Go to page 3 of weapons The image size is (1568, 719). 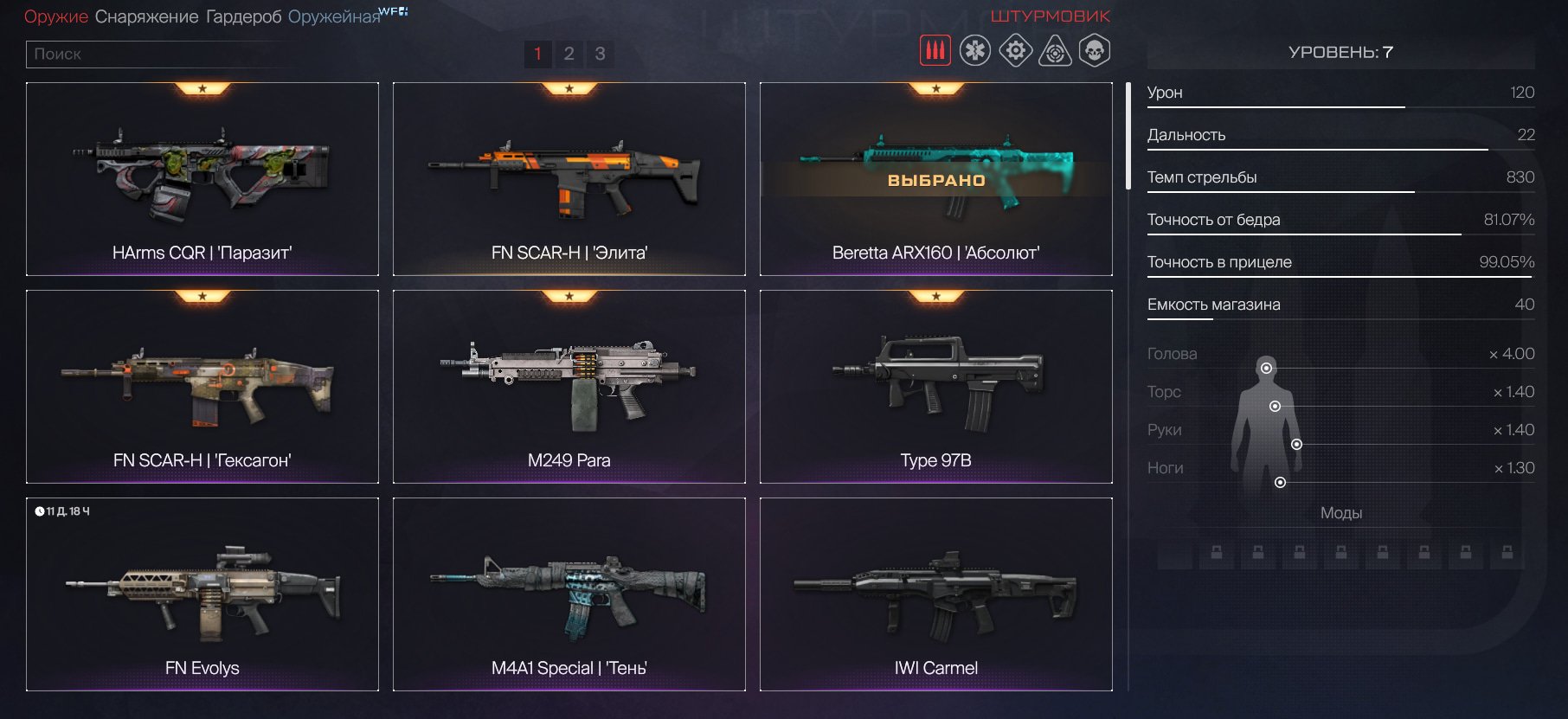click(600, 54)
